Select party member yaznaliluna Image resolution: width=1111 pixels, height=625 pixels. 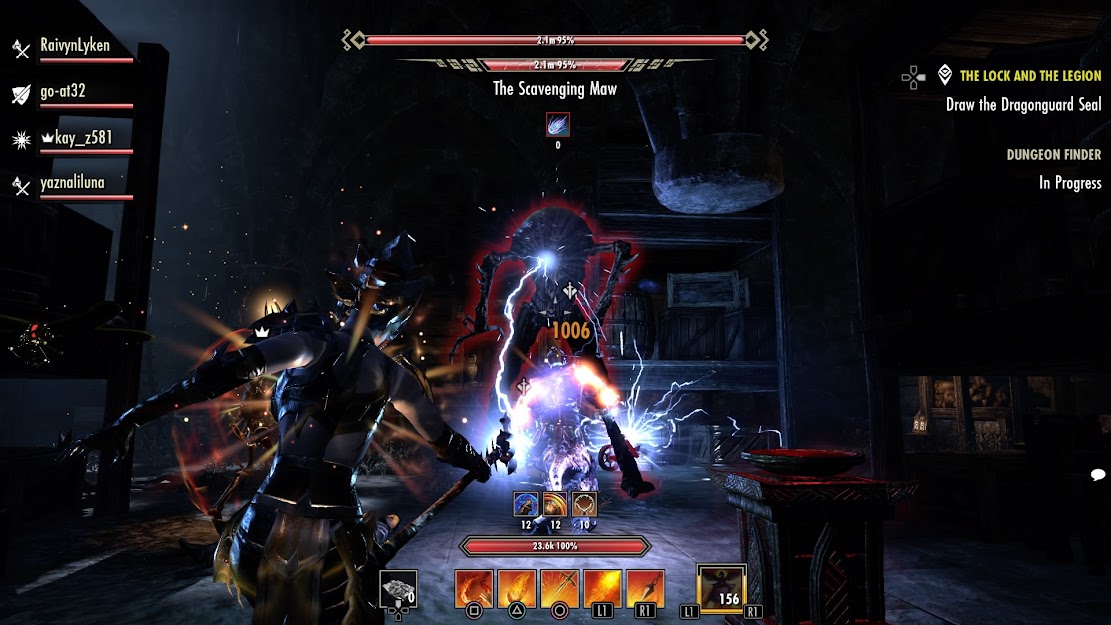click(72, 183)
